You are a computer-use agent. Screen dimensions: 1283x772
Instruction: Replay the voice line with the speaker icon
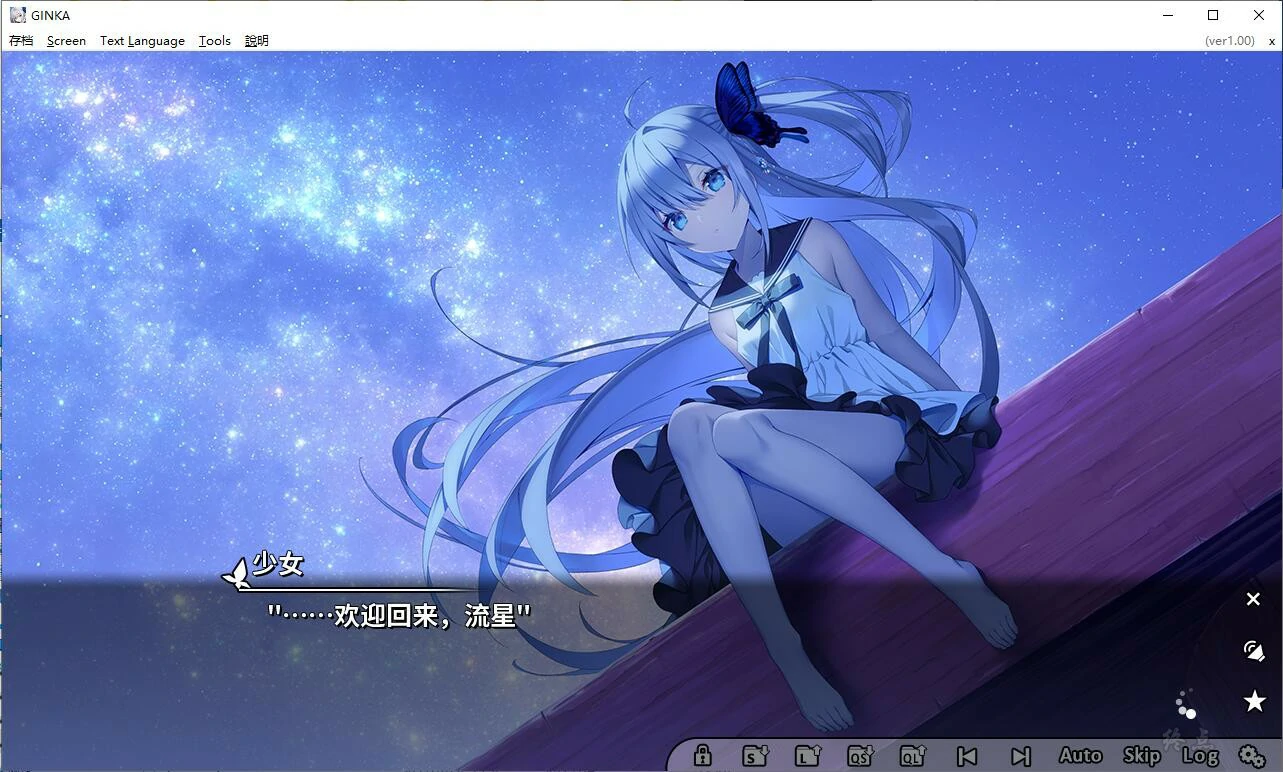pyautogui.click(x=1253, y=651)
